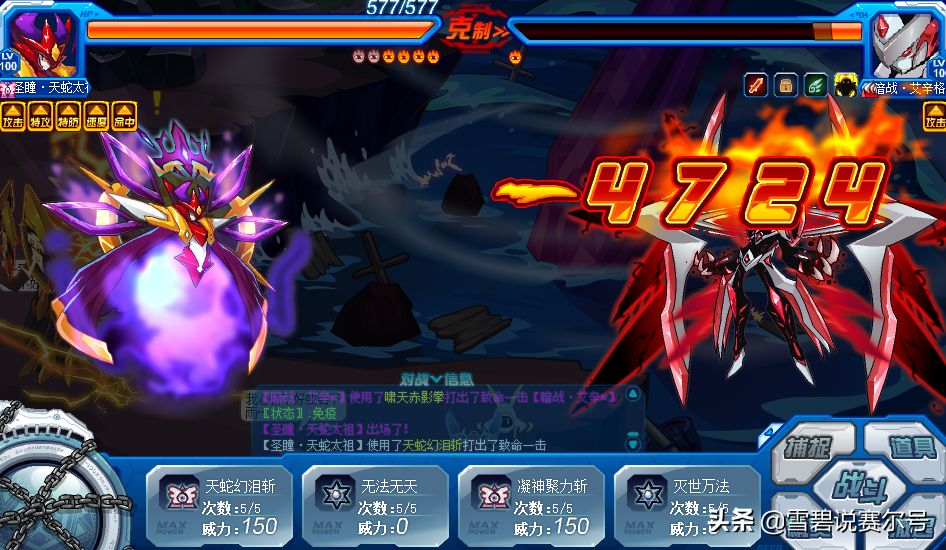This screenshot has height=550, width=946.
Task: Check the padlock status icon
Action: (787, 85)
